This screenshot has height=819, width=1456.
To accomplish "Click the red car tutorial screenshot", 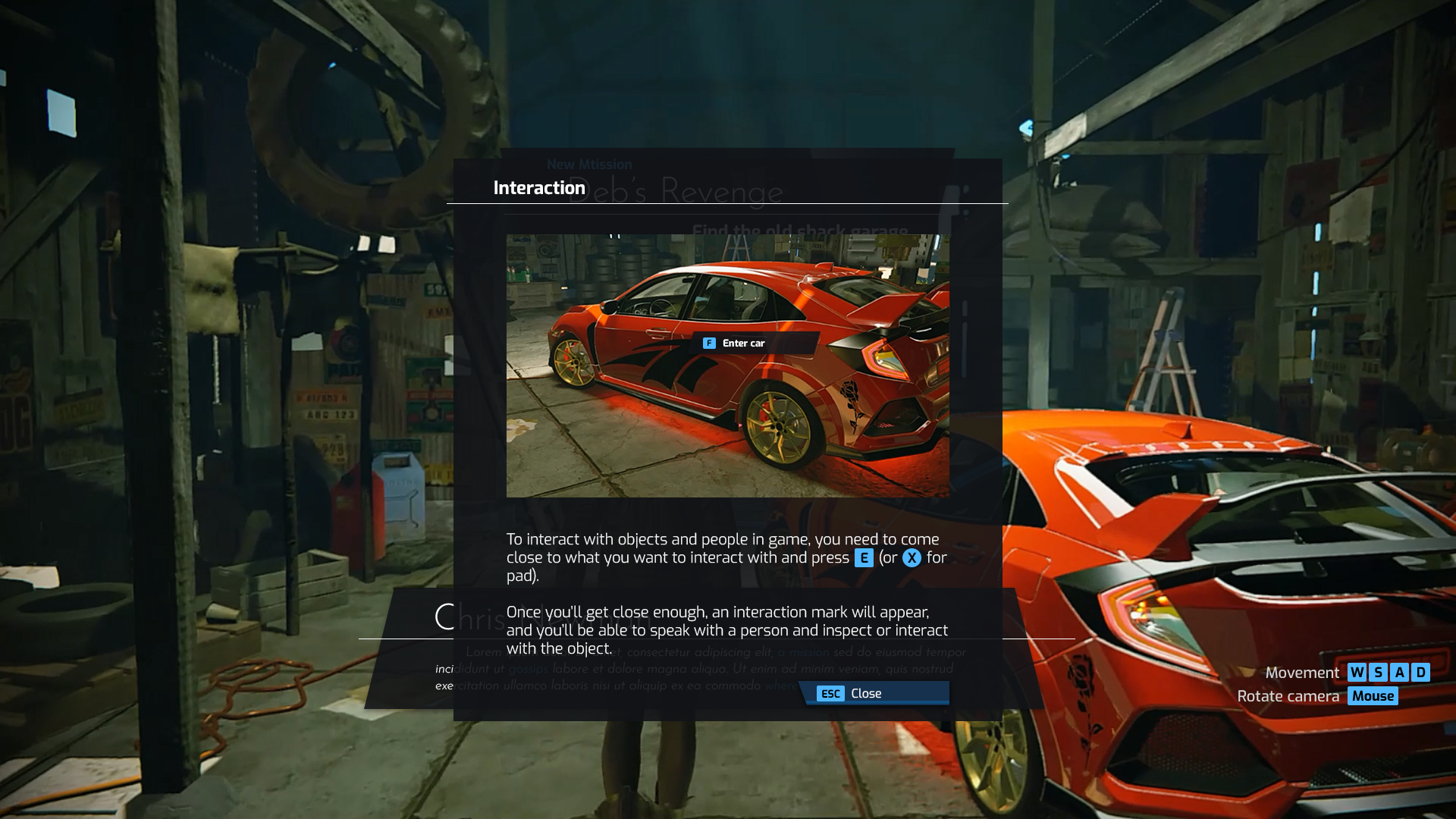I will [x=726, y=364].
